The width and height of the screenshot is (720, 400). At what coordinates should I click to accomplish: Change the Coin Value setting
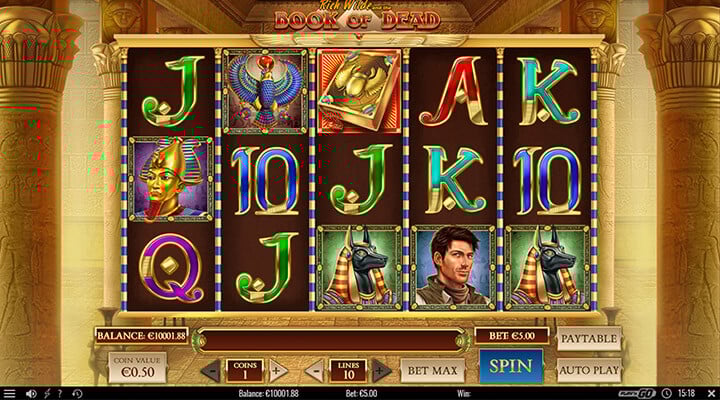click(x=139, y=369)
